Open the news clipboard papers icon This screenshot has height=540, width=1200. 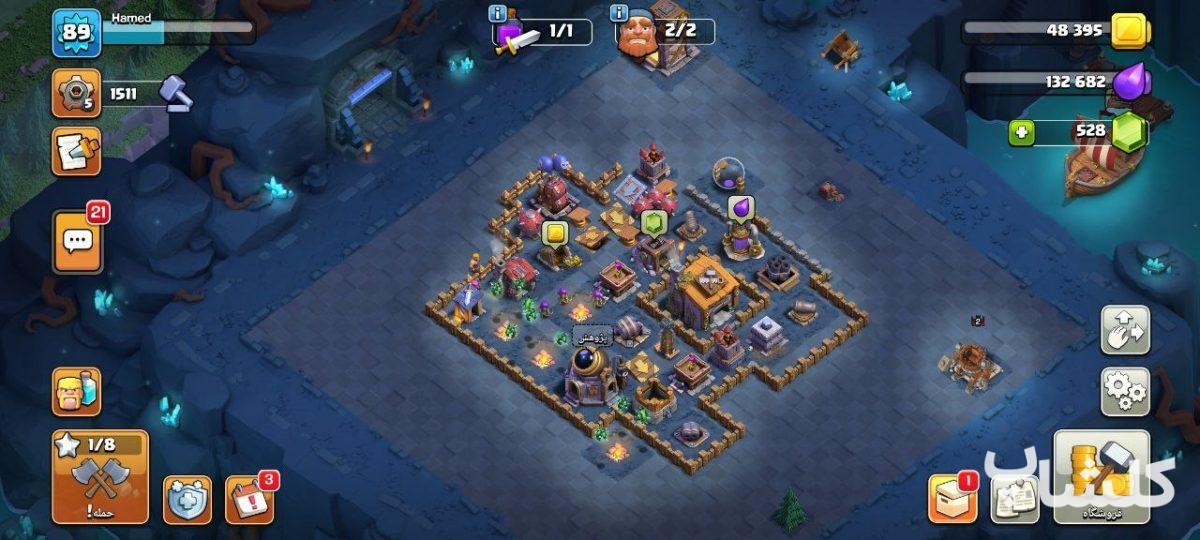click(1014, 498)
